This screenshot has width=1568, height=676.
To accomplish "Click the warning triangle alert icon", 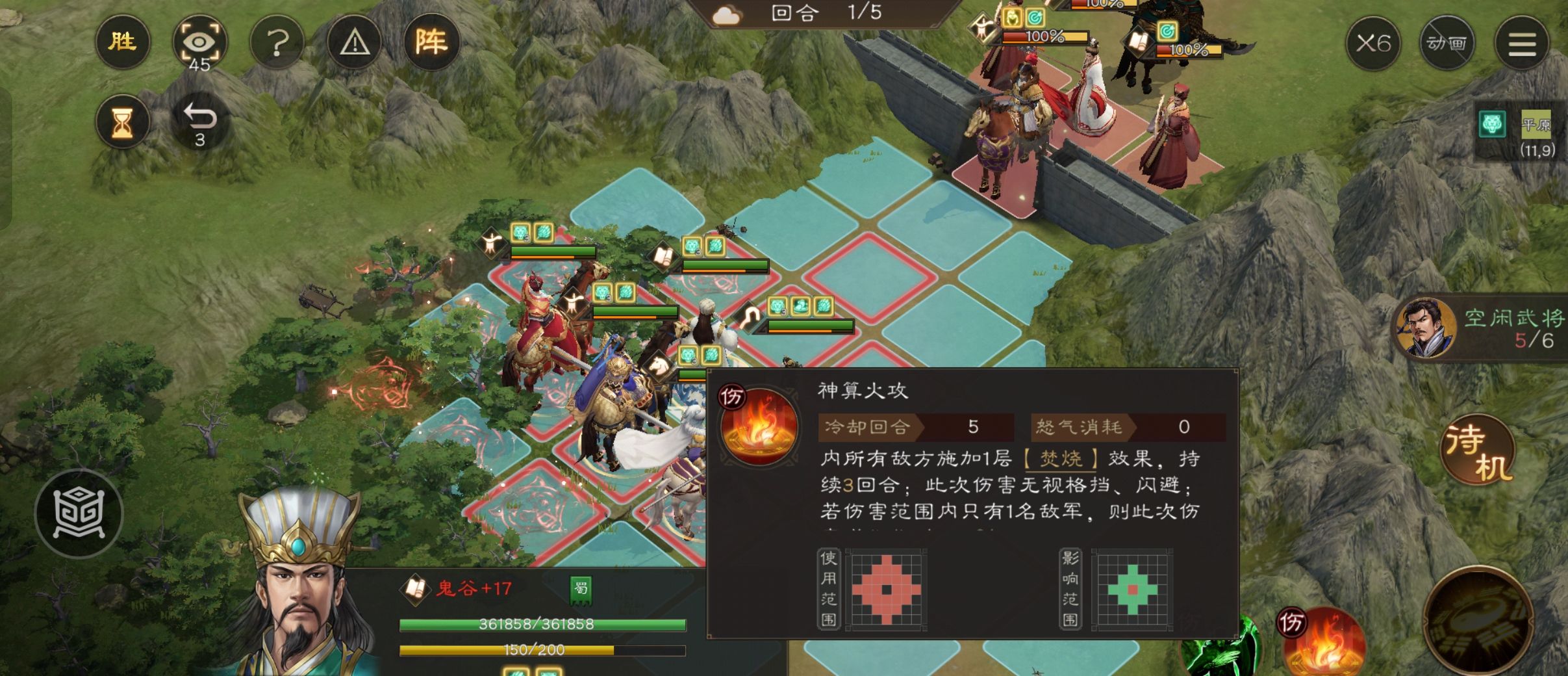I will [354, 42].
